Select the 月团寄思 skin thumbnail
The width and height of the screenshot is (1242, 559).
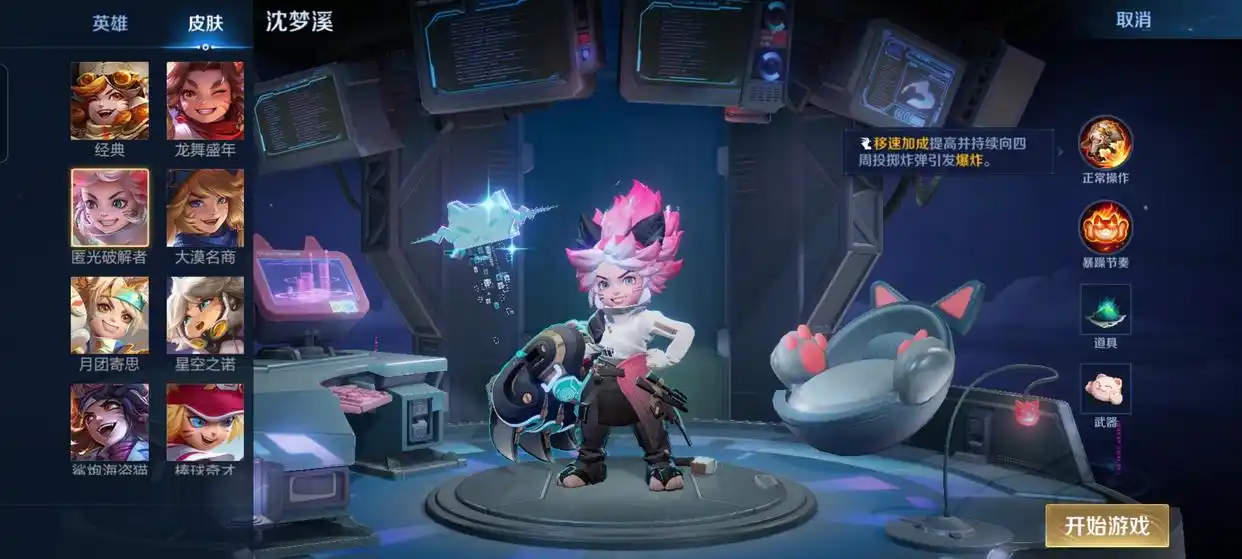click(x=110, y=315)
